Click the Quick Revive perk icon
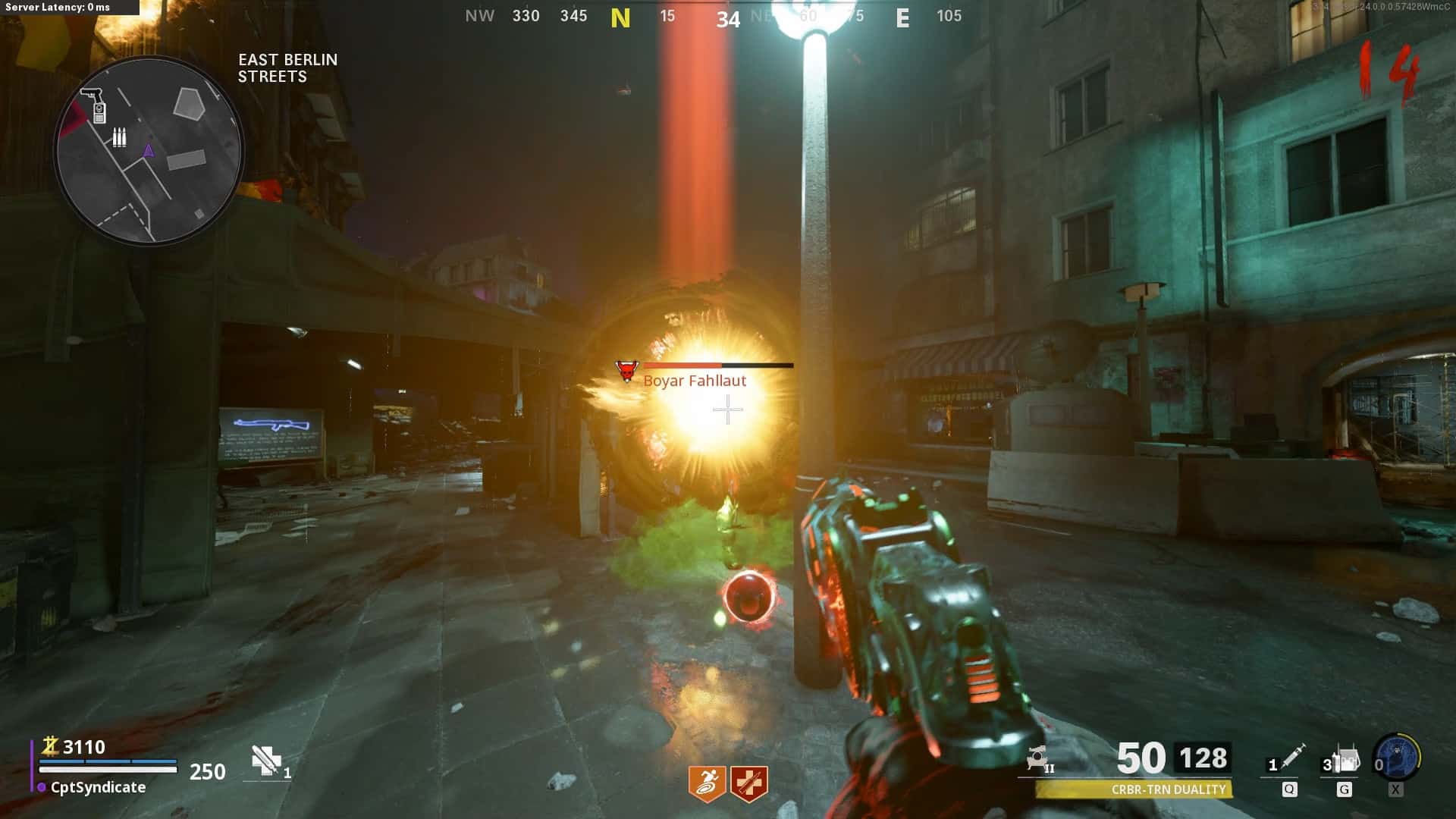The image size is (1456, 819). [749, 783]
